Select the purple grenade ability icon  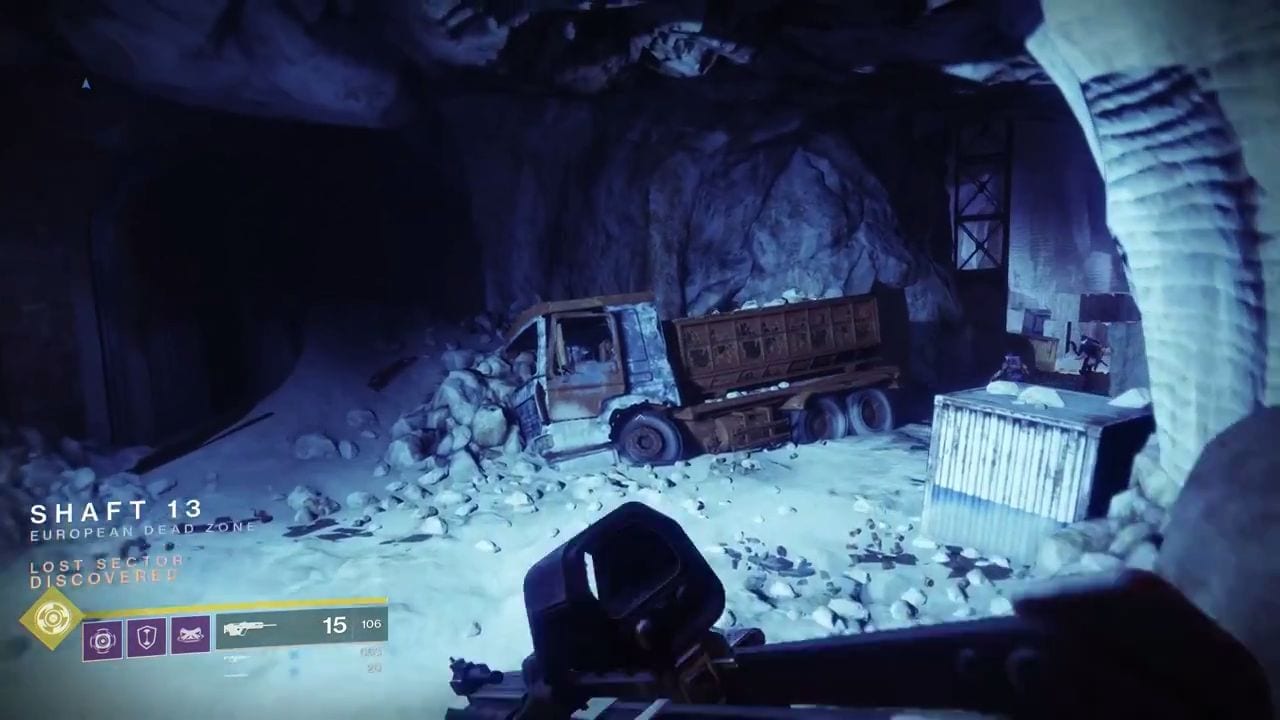[102, 636]
